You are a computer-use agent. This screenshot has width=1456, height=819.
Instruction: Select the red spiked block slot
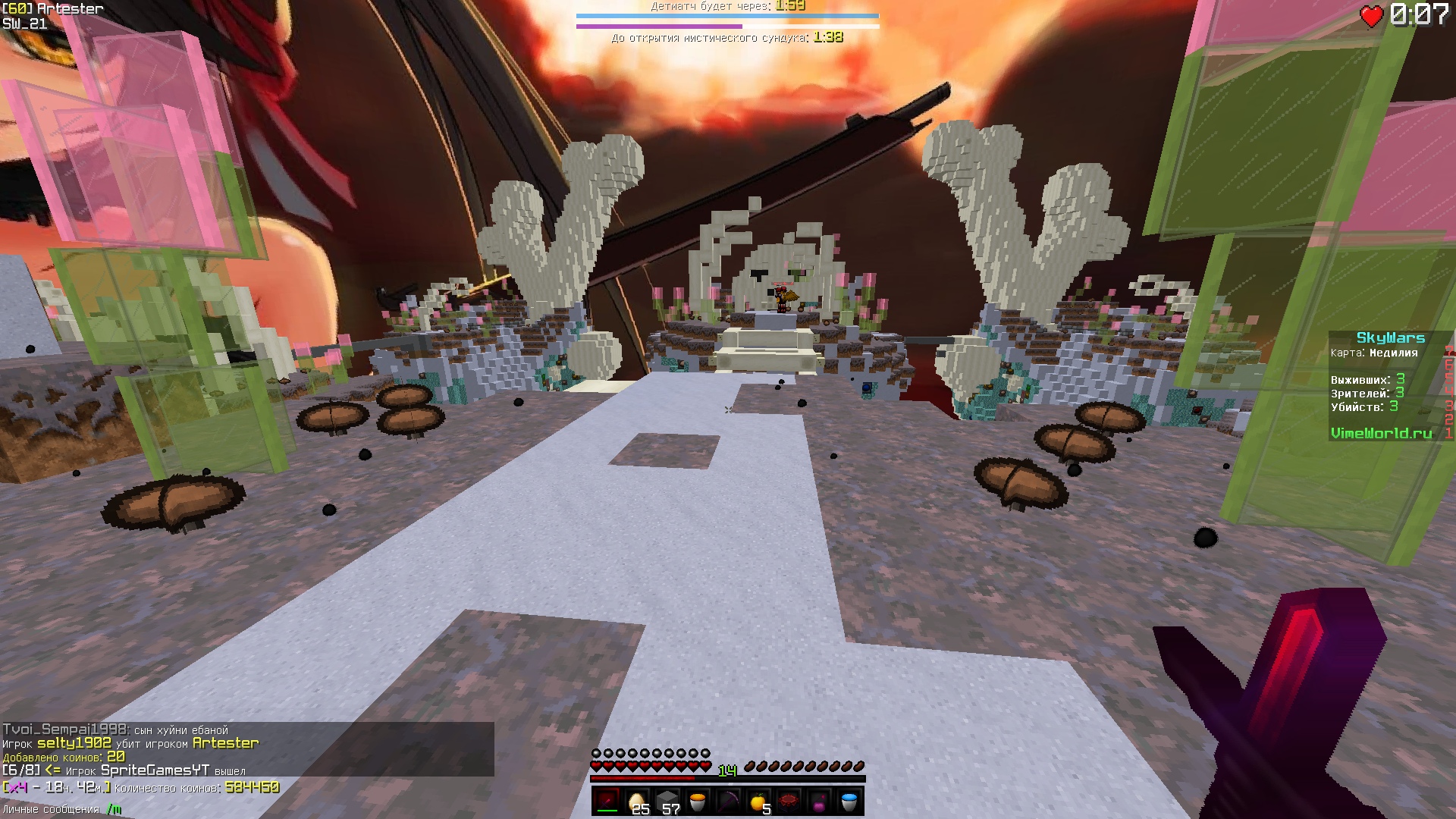(789, 802)
